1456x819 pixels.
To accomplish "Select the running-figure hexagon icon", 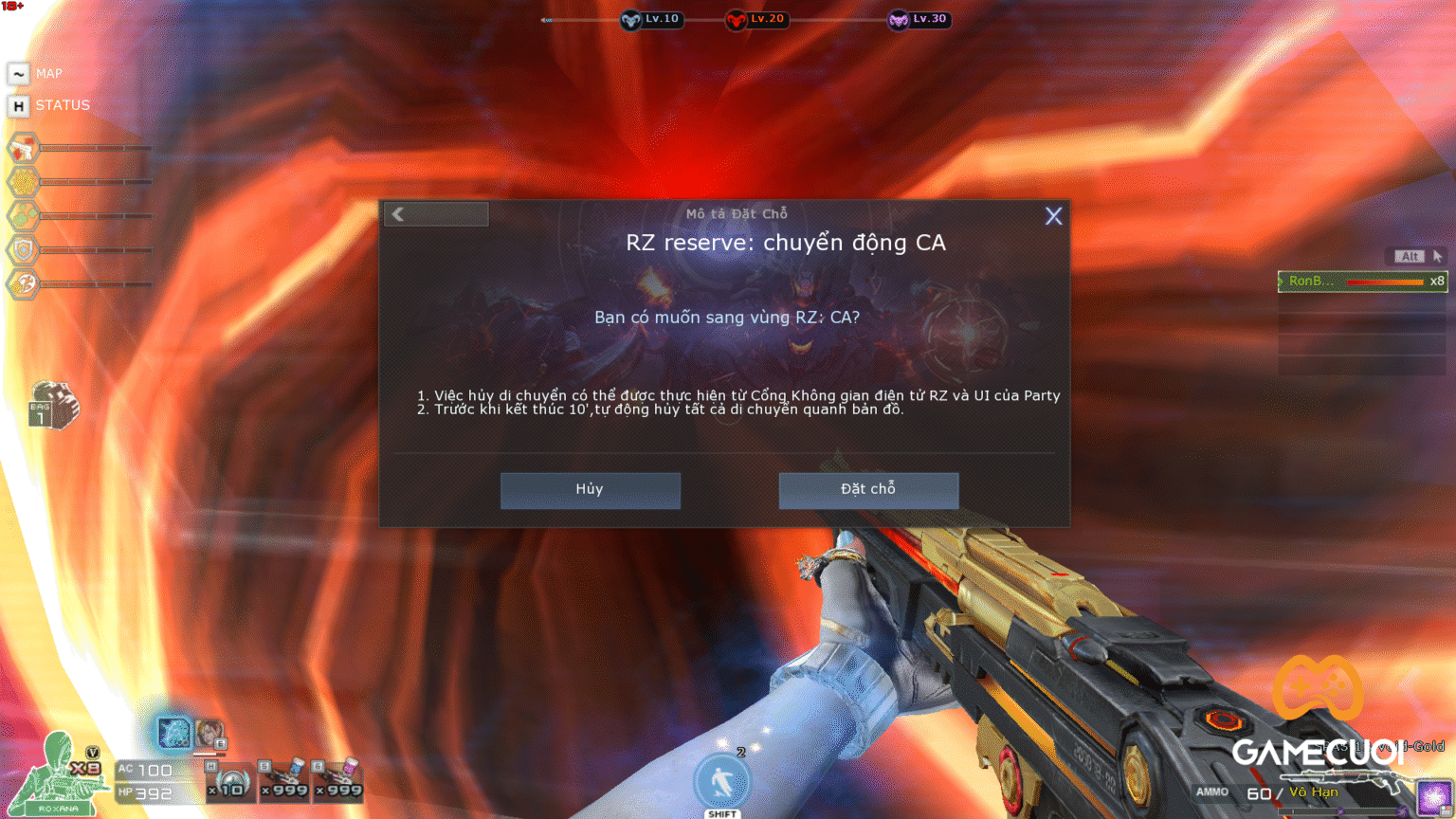I will (23, 282).
